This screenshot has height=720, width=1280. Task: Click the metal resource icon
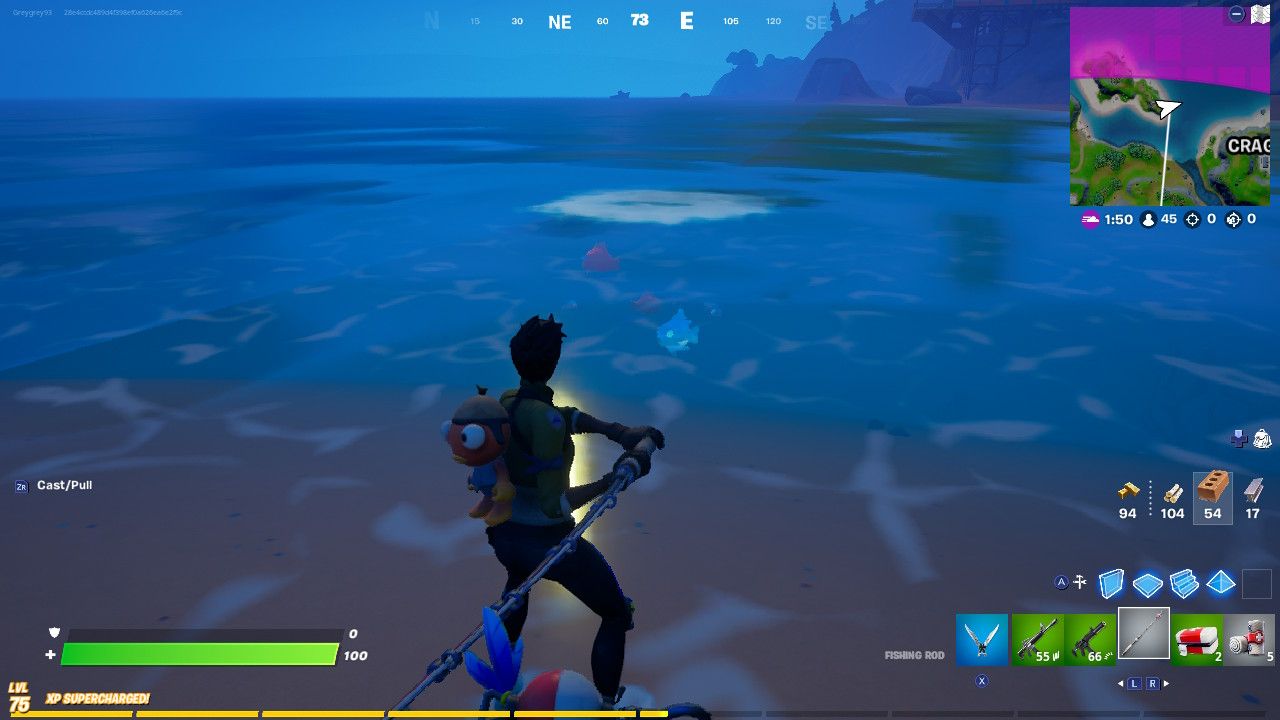(x=1252, y=490)
